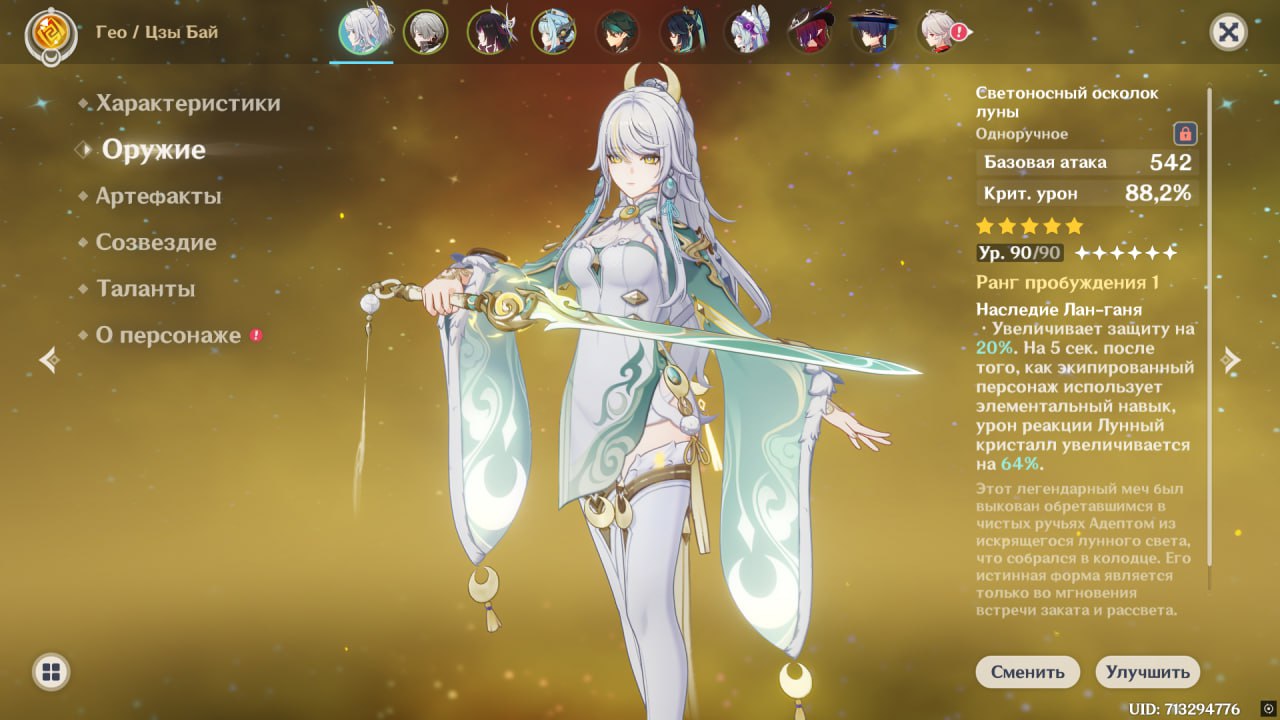
Task: Toggle the weapon lock icon
Action: point(1185,133)
